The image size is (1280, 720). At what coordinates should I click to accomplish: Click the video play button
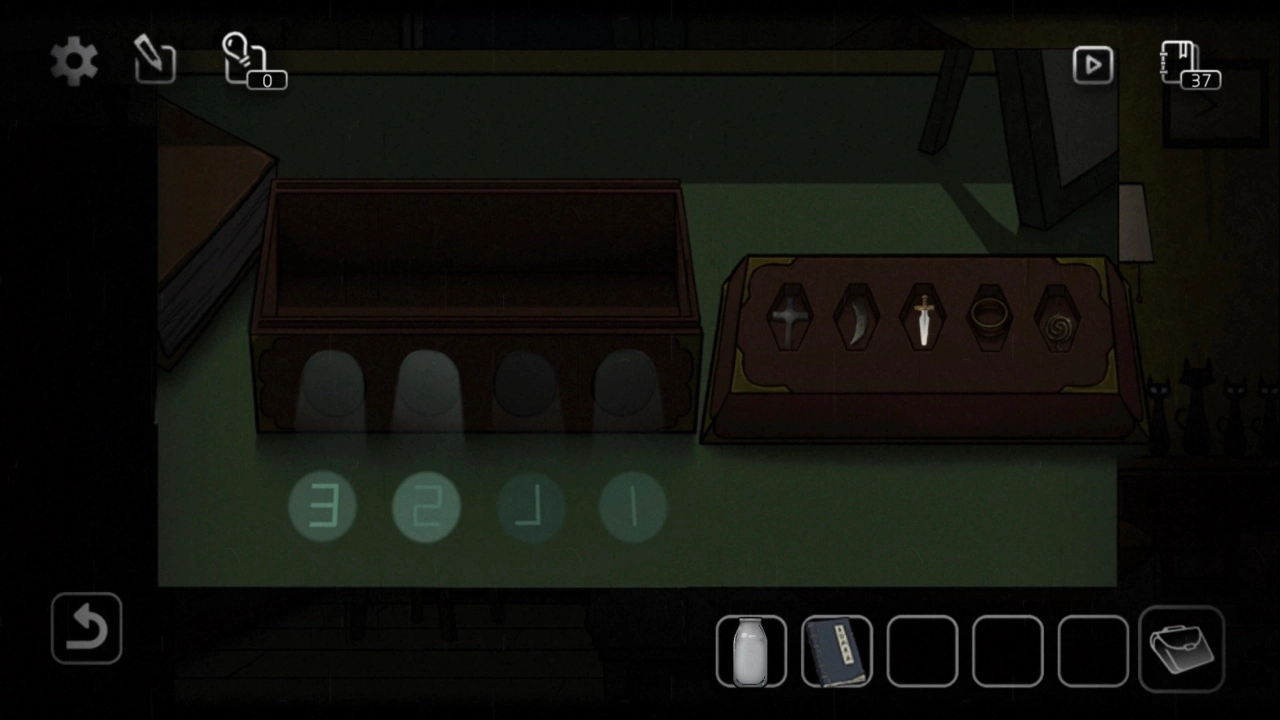pyautogui.click(x=1093, y=65)
